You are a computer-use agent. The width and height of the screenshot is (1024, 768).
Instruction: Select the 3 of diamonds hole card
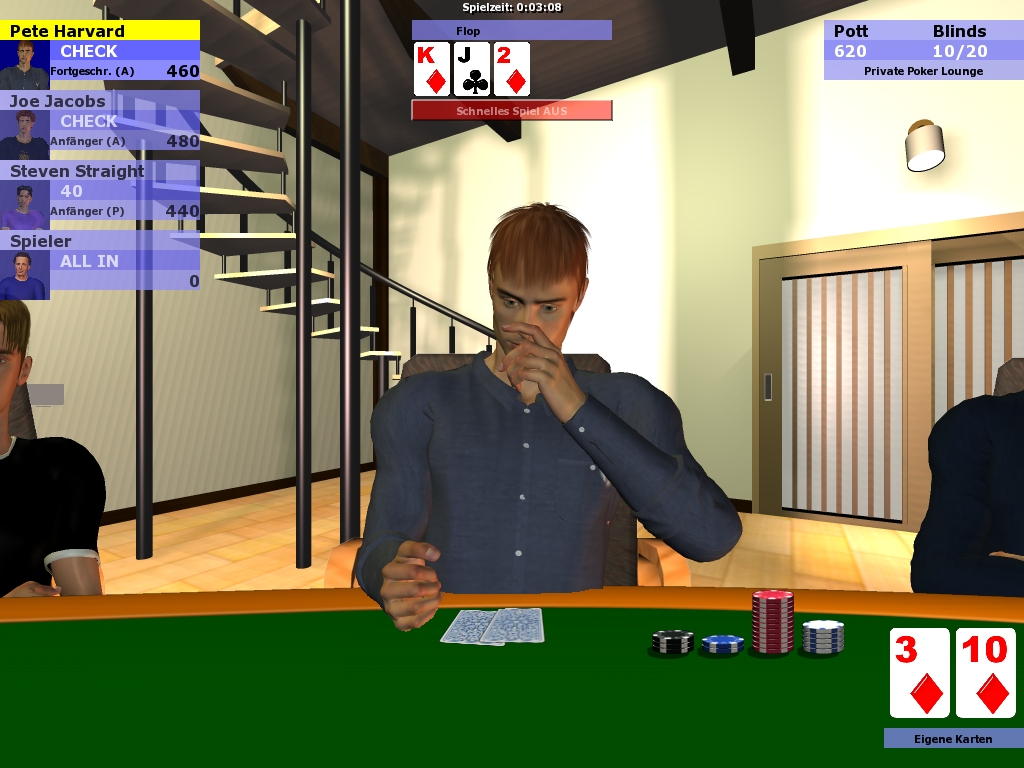pyautogui.click(x=919, y=673)
